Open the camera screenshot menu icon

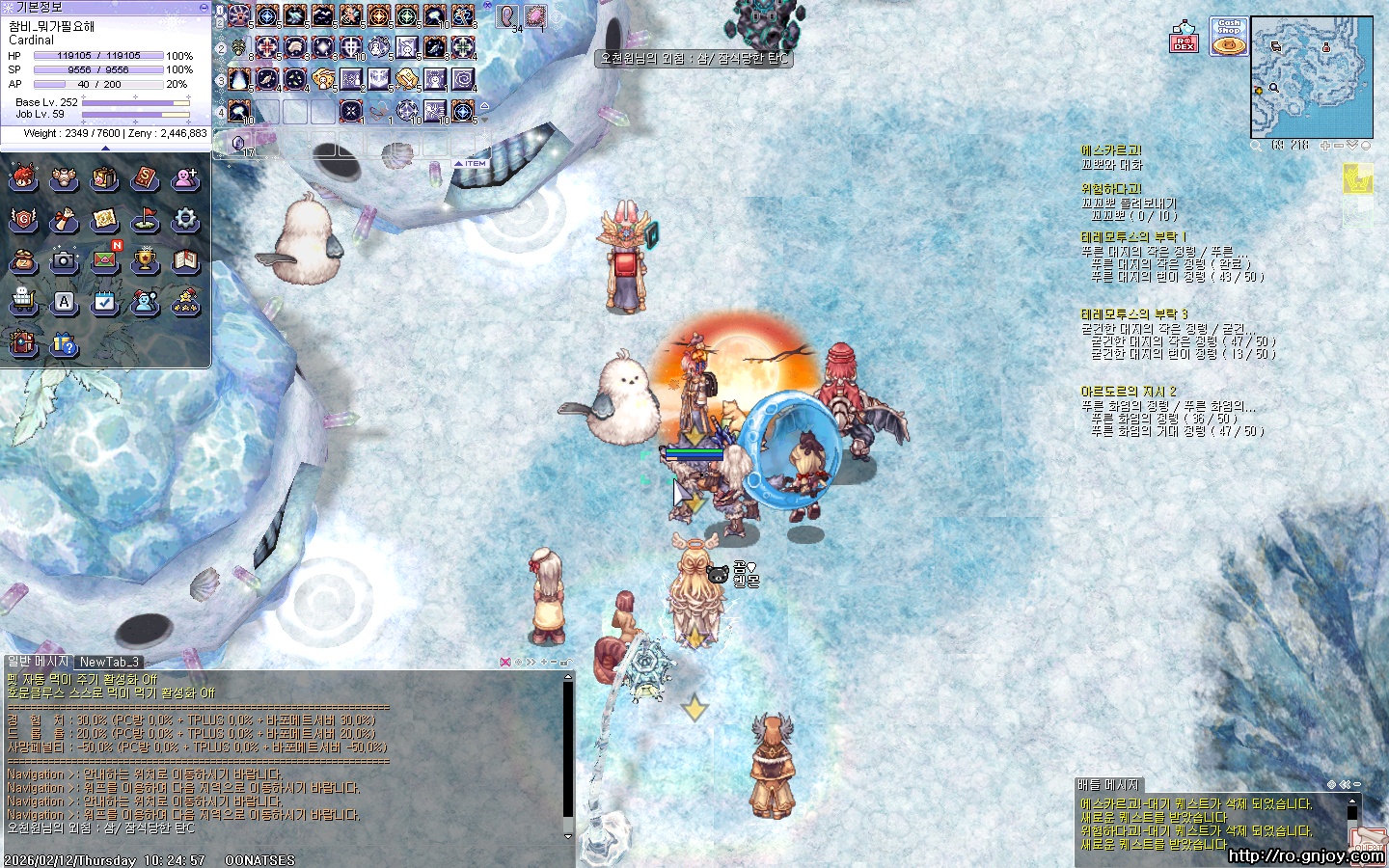pos(64,259)
